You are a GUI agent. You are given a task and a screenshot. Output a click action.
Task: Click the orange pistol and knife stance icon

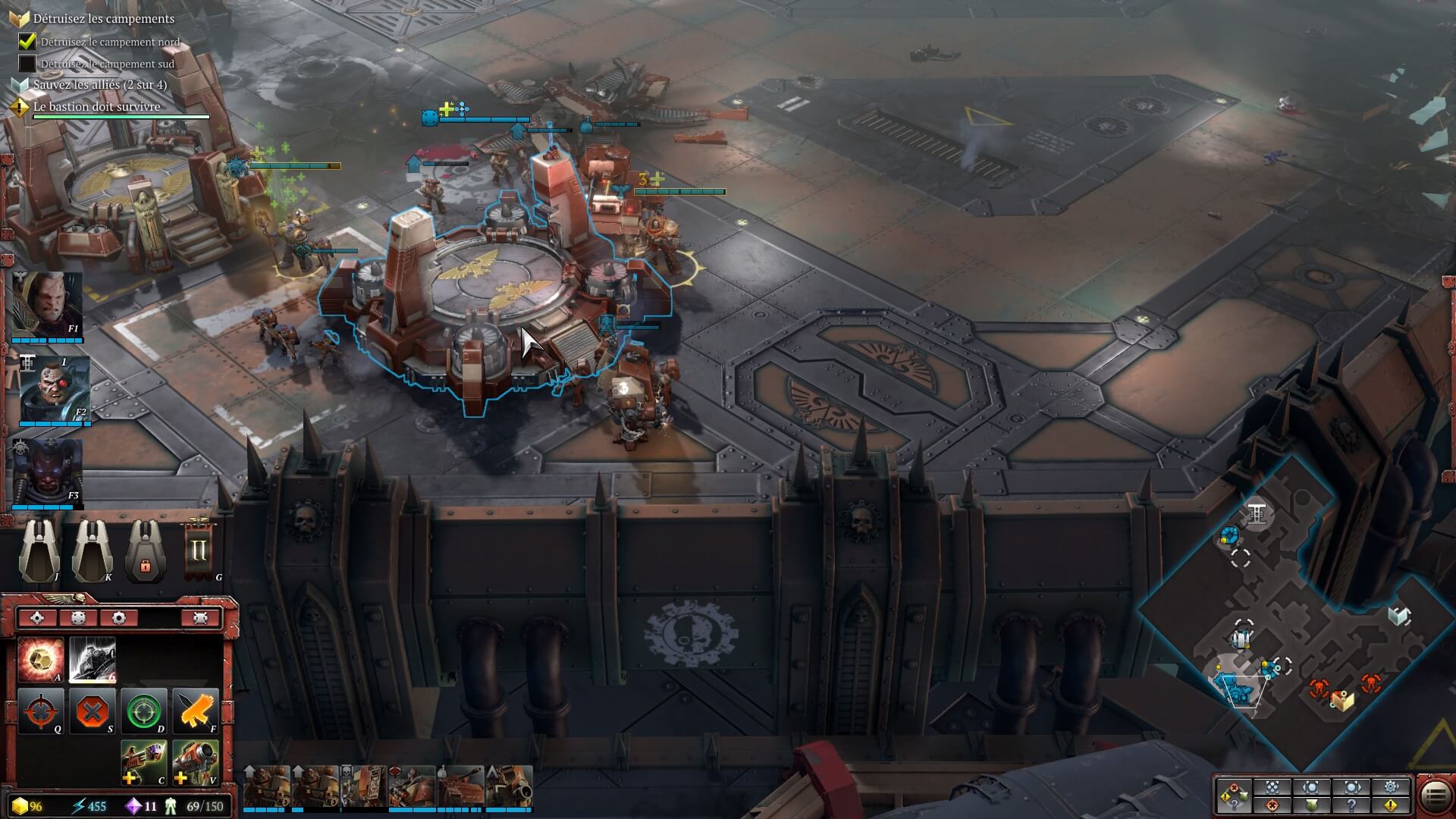pos(196,711)
